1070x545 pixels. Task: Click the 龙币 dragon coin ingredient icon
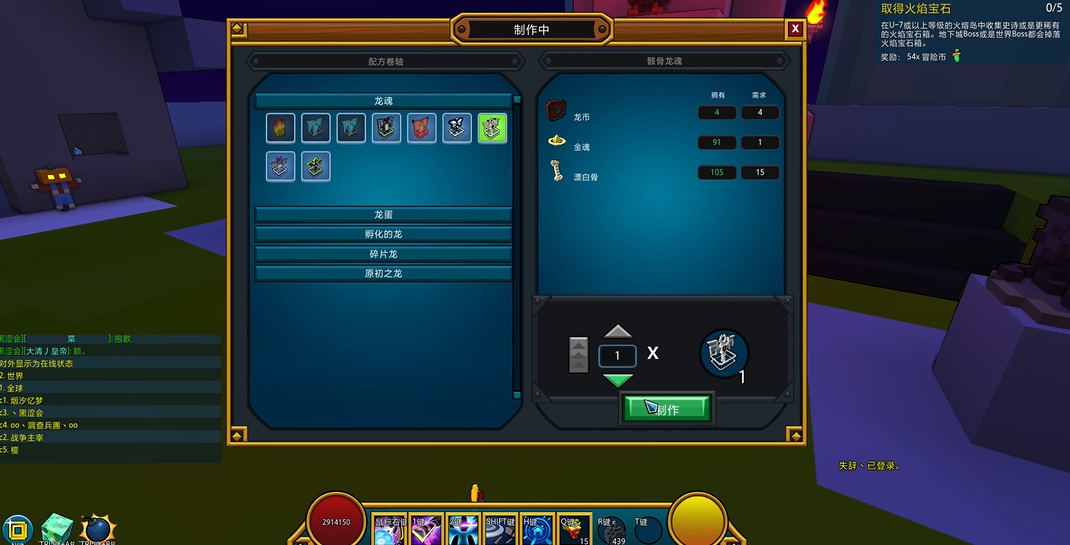[556, 111]
